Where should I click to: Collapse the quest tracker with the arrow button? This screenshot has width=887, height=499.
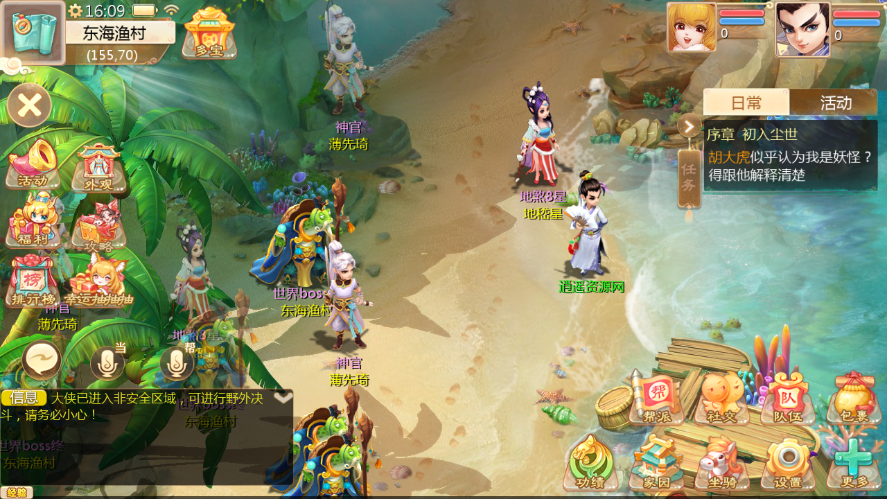click(x=689, y=126)
